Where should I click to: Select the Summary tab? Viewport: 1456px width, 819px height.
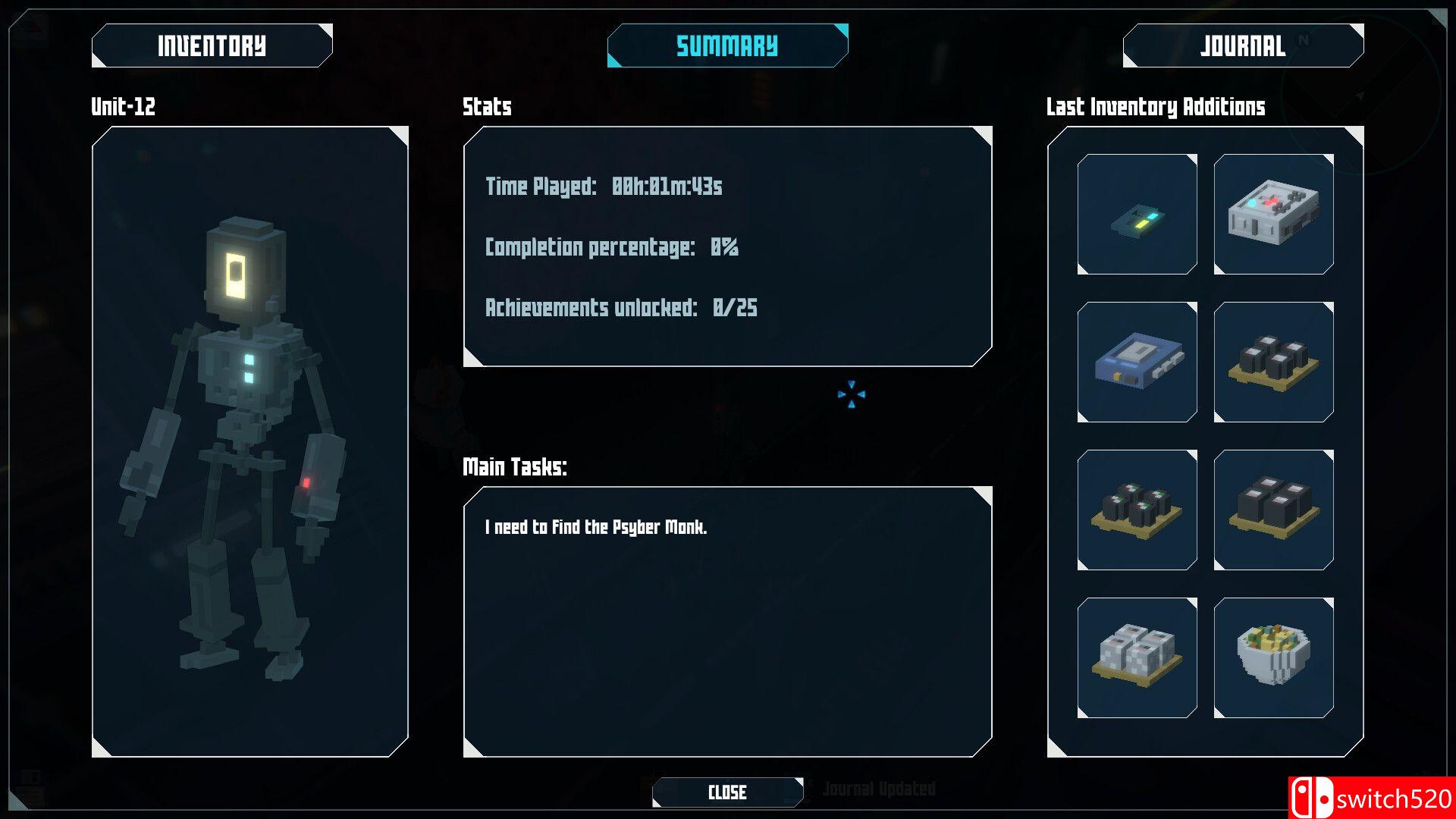coord(727,45)
